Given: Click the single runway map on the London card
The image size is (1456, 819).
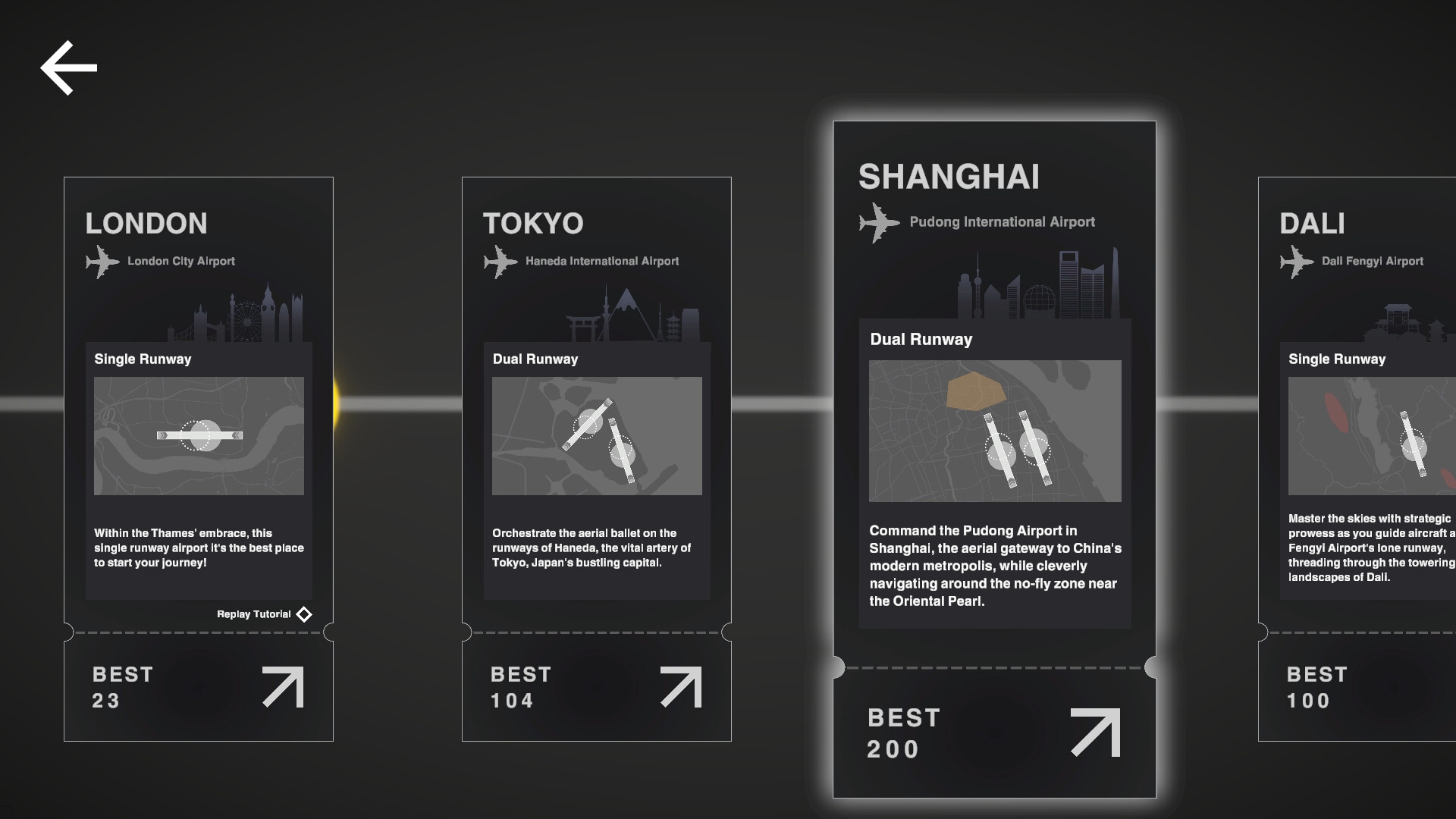Looking at the screenshot, I should [198, 436].
